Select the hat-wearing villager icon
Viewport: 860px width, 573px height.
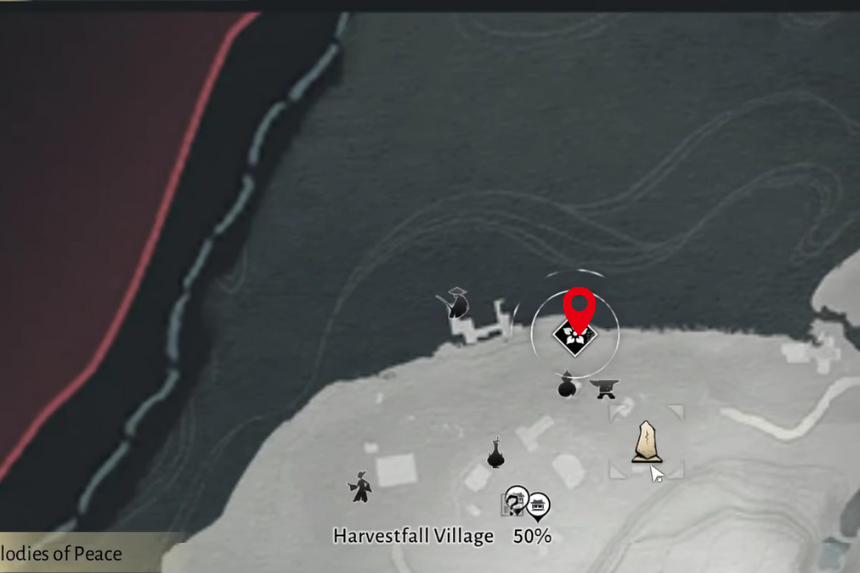coord(360,486)
